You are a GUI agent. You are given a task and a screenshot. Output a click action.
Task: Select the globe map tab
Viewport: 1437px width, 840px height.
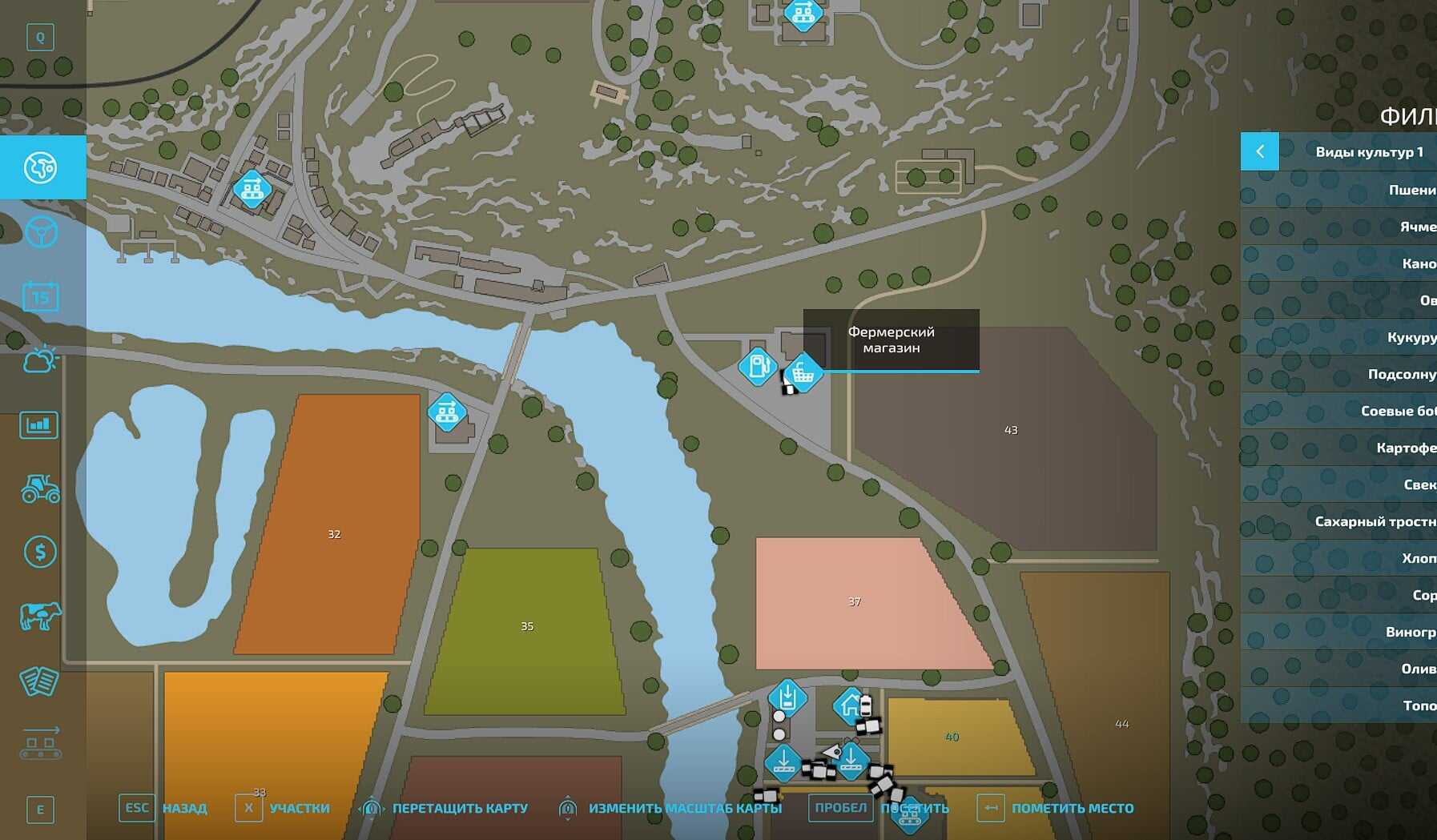point(41,167)
